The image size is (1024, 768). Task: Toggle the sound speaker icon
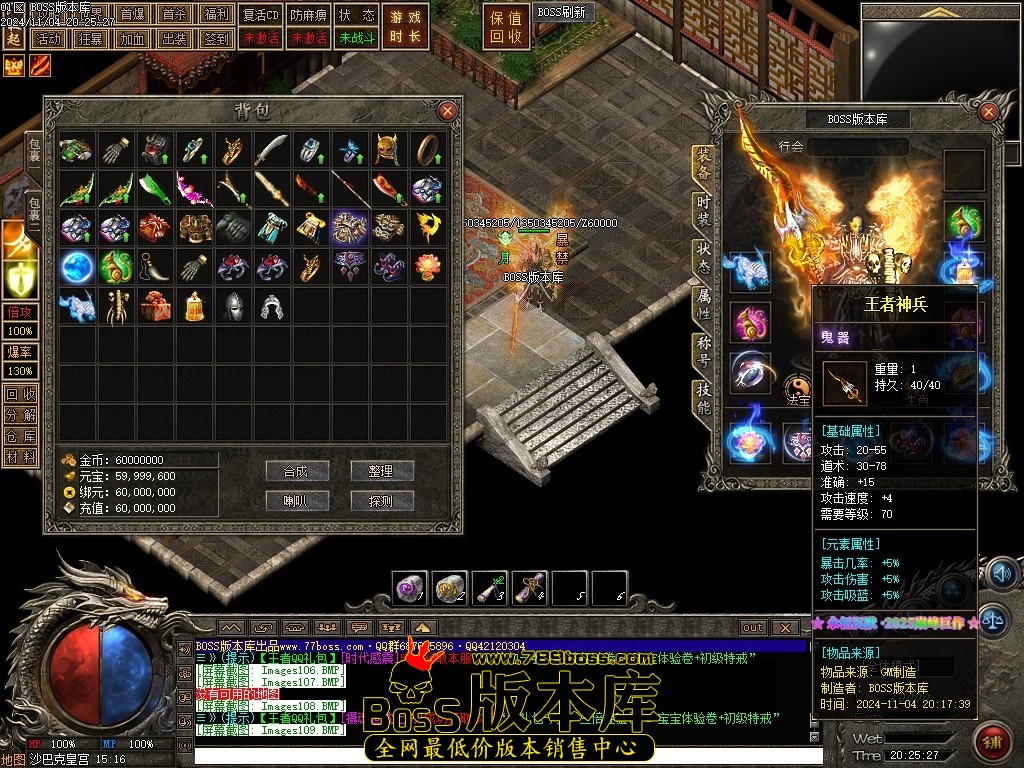[x=1000, y=574]
